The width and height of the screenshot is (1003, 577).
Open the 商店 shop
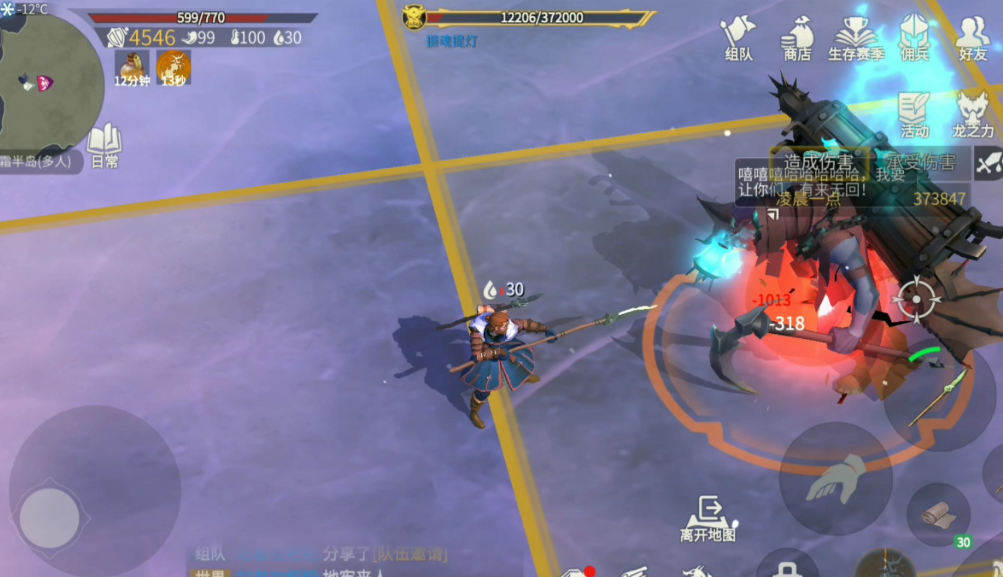click(x=797, y=38)
